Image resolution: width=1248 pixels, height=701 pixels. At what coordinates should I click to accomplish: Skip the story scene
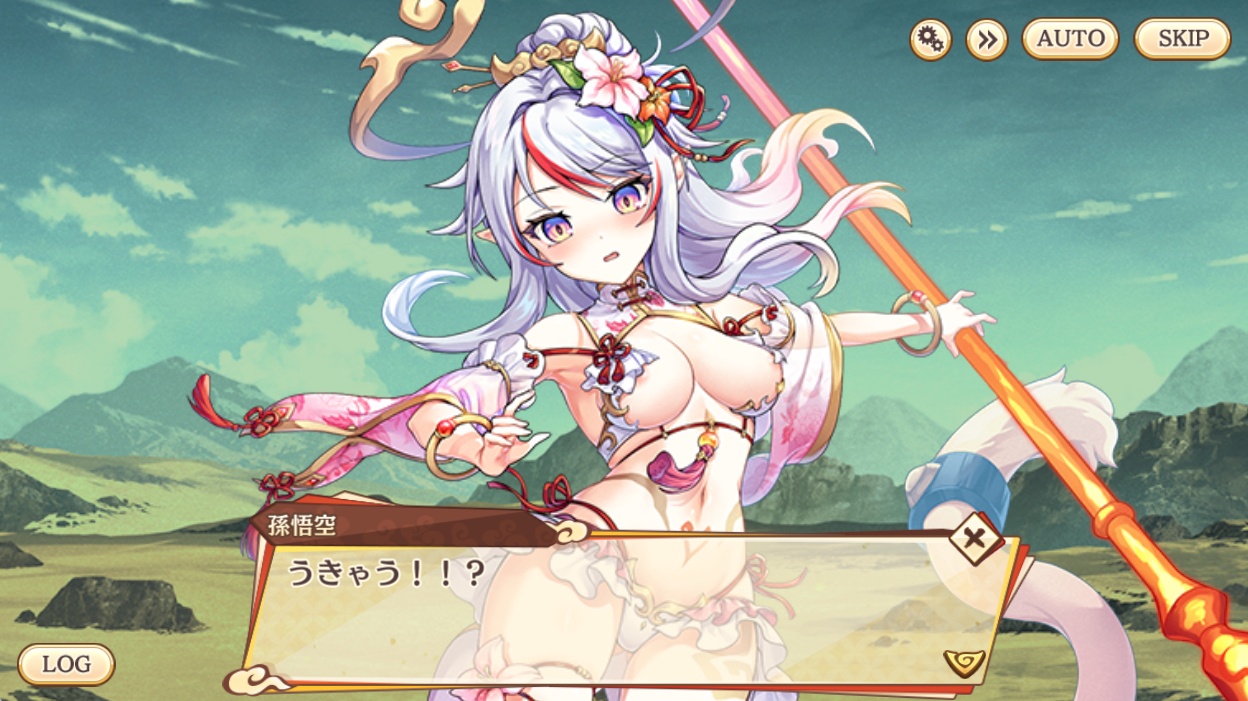(x=1182, y=40)
